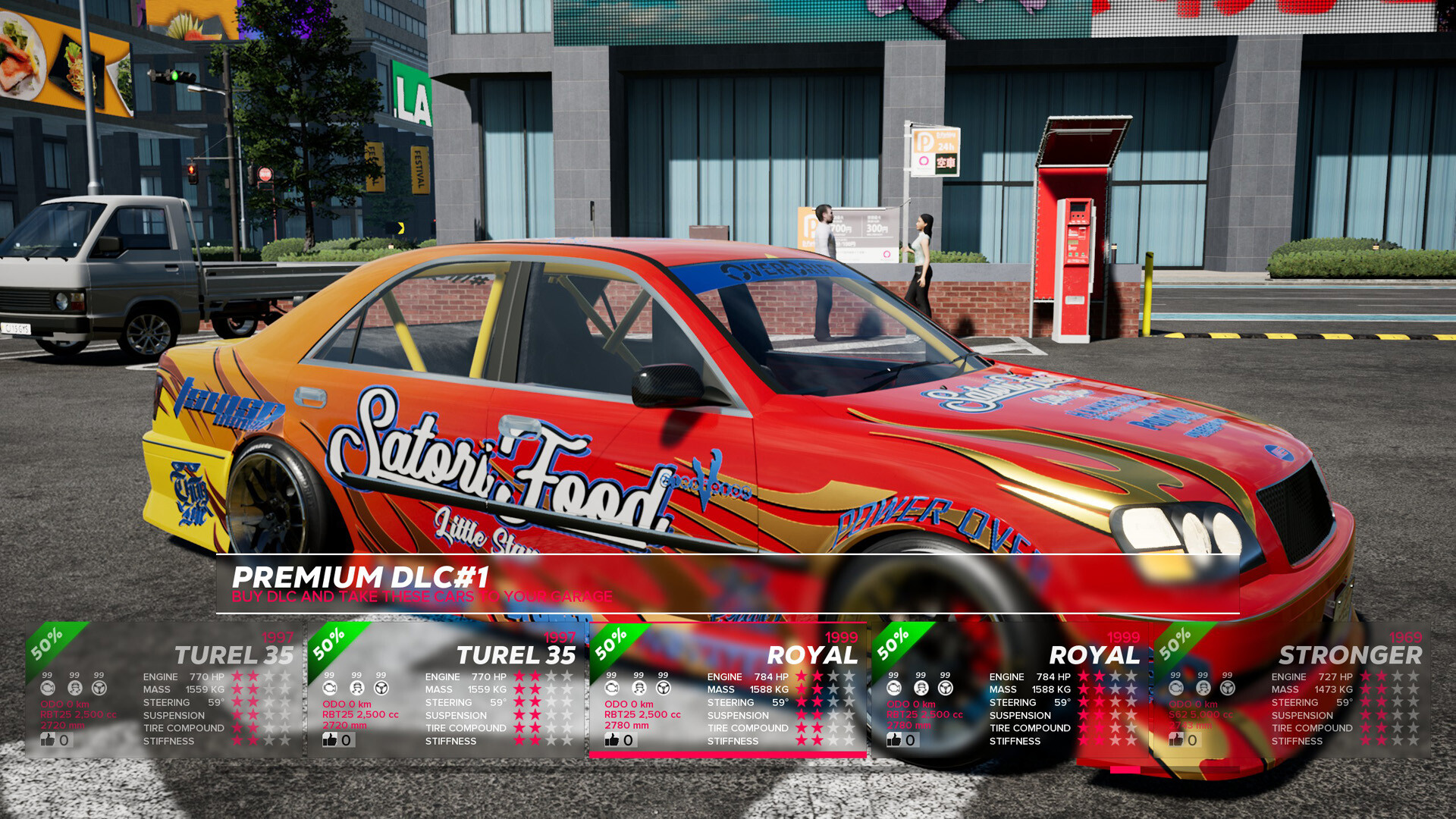The height and width of the screenshot is (819, 1456).
Task: Click the steering wheel icon on highlighted ROYAL card
Action: pos(661,688)
